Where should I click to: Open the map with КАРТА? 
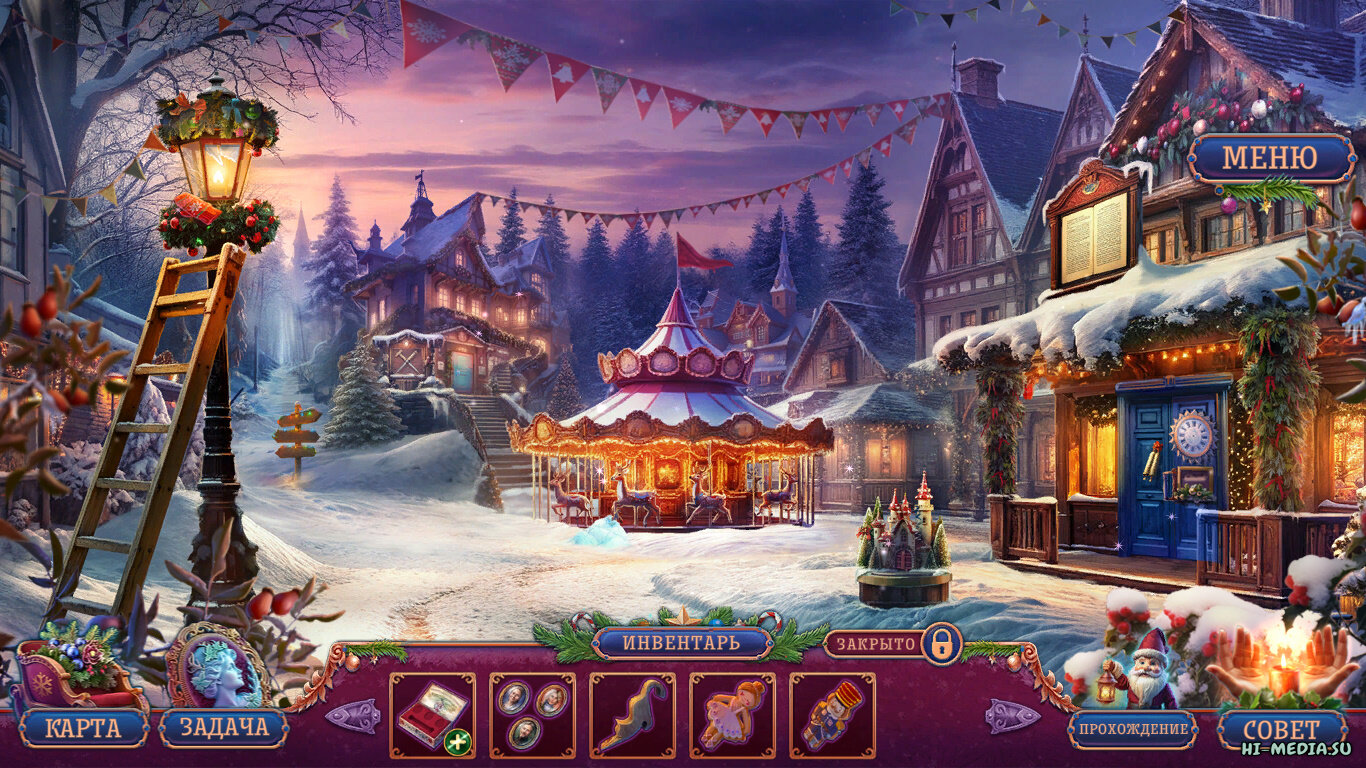click(82, 728)
